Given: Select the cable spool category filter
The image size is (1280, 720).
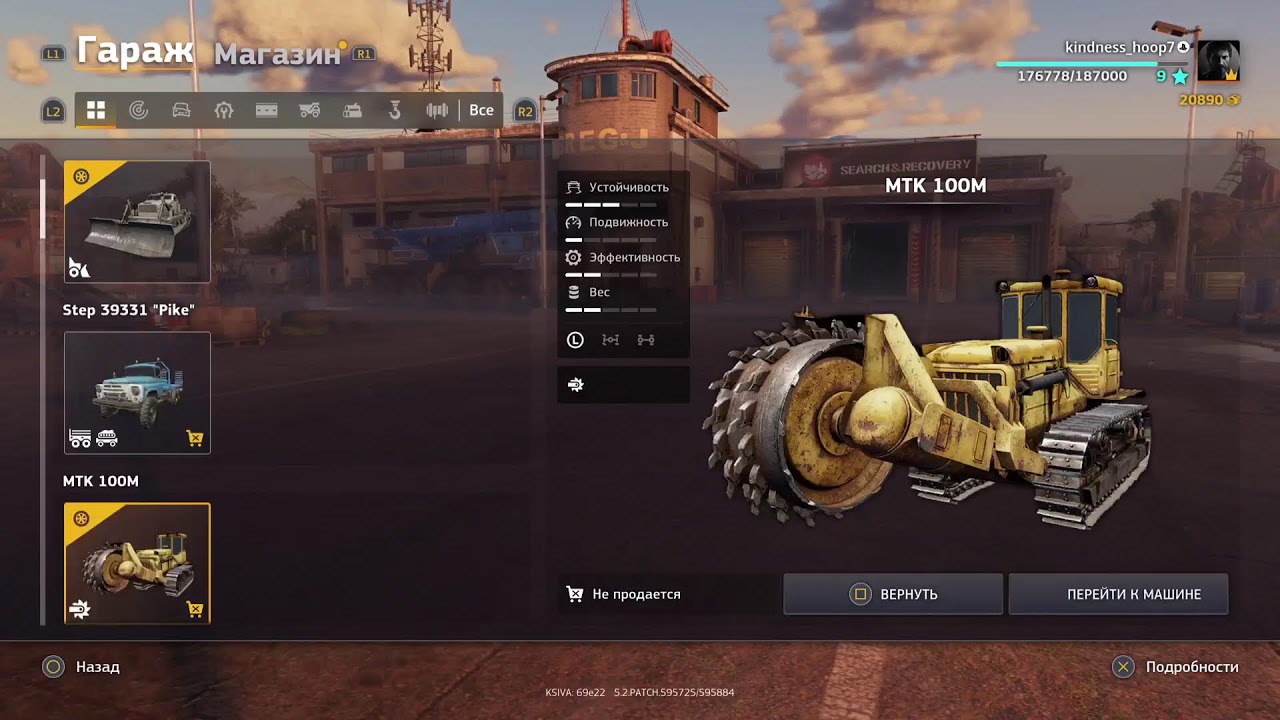Looking at the screenshot, I should [437, 111].
